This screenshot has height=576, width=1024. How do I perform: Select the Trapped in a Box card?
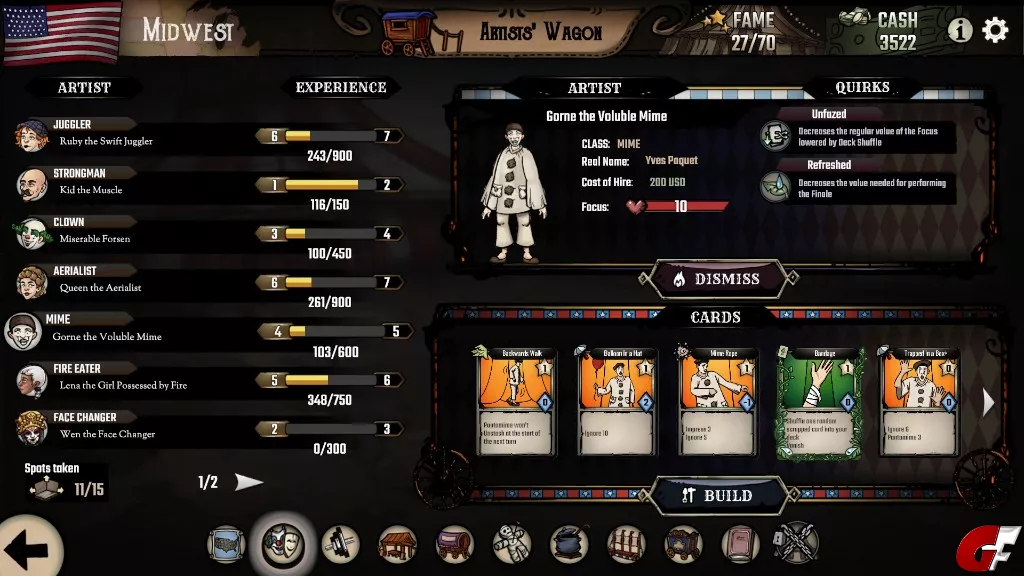point(918,401)
